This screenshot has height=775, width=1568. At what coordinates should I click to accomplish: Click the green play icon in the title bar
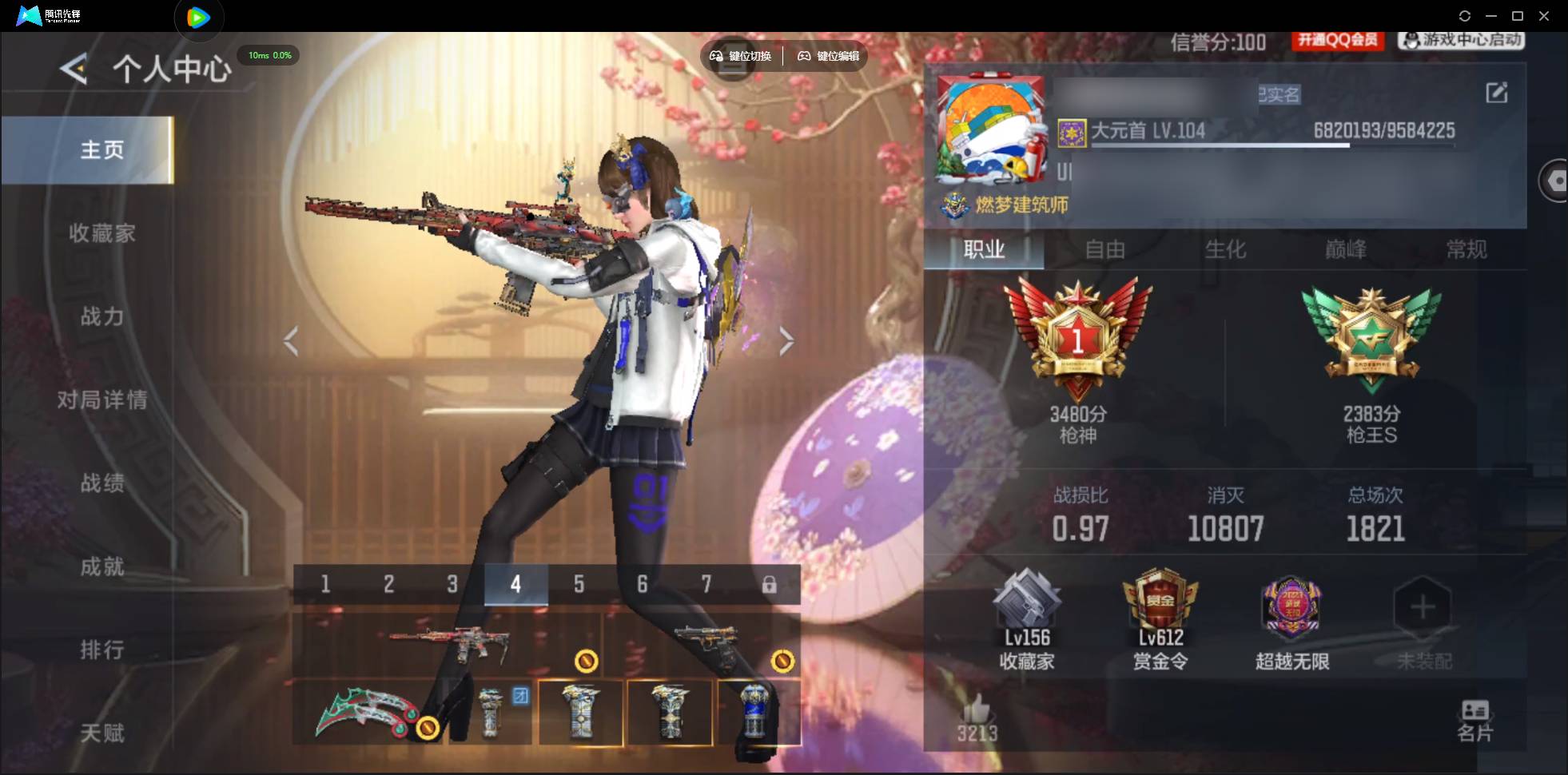pyautogui.click(x=199, y=16)
